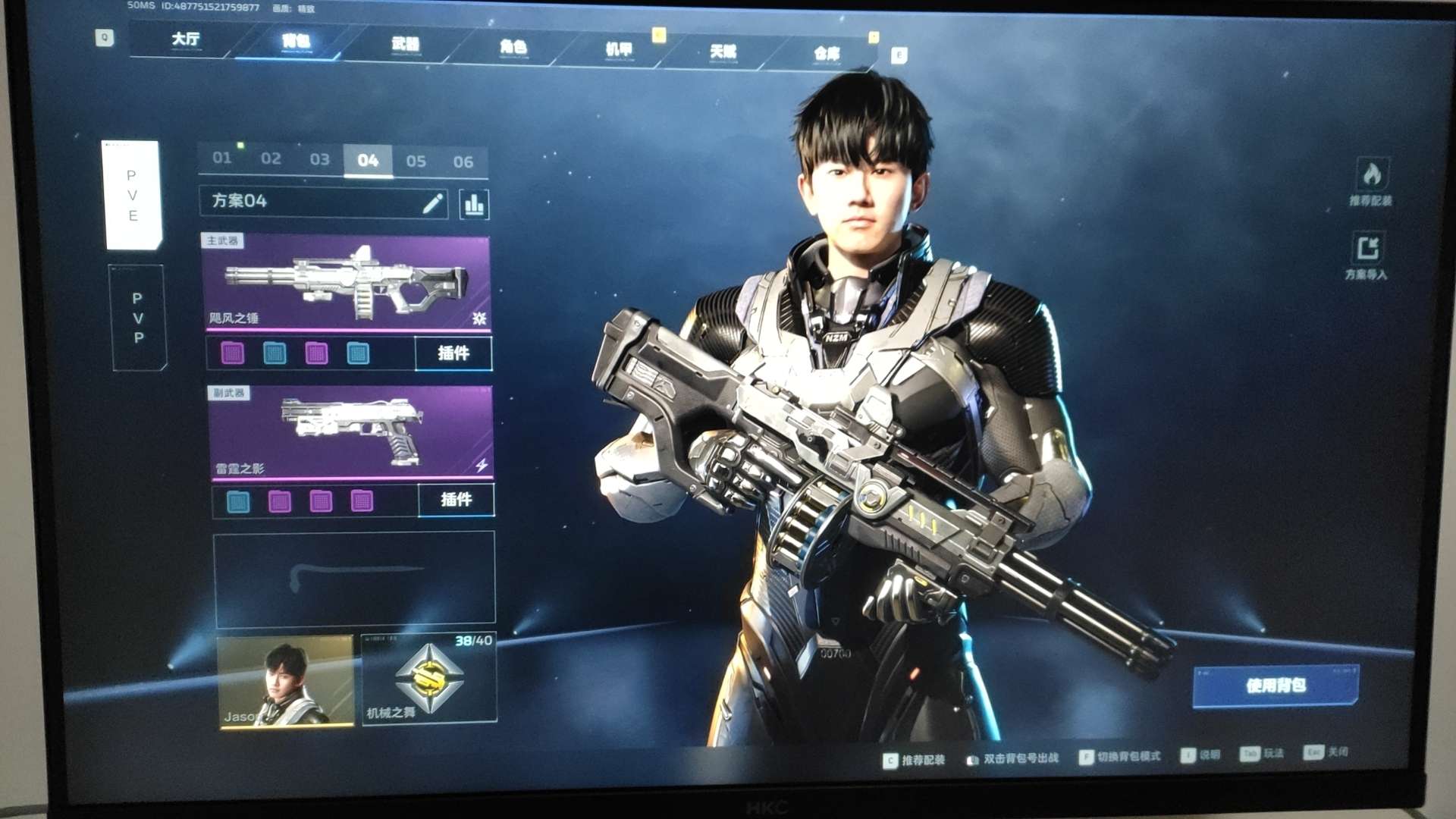Open the 仓库 warehouse tab
Screen dimensions: 1456x819
click(826, 54)
